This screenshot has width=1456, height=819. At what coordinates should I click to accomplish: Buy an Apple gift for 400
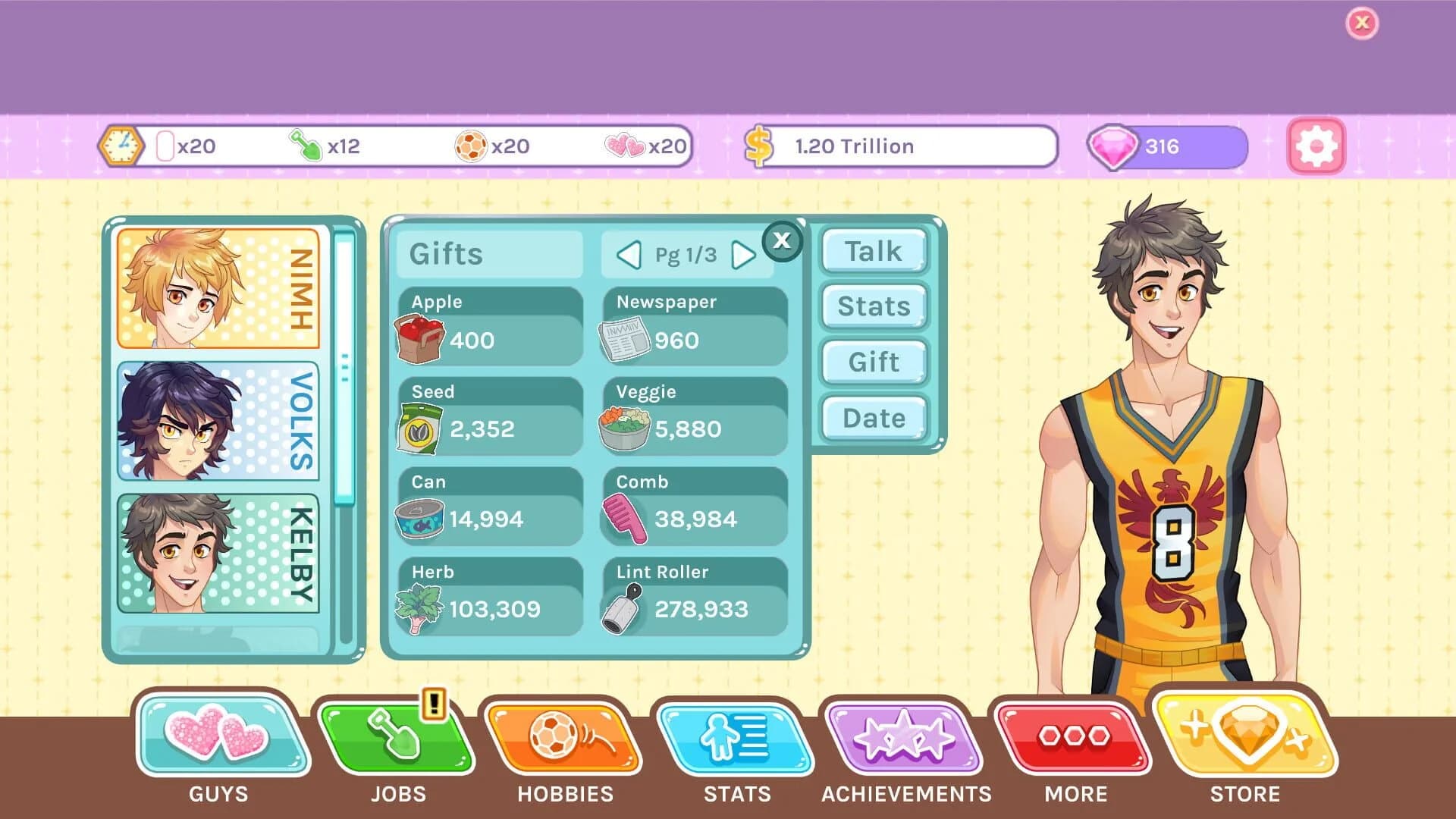tap(488, 326)
